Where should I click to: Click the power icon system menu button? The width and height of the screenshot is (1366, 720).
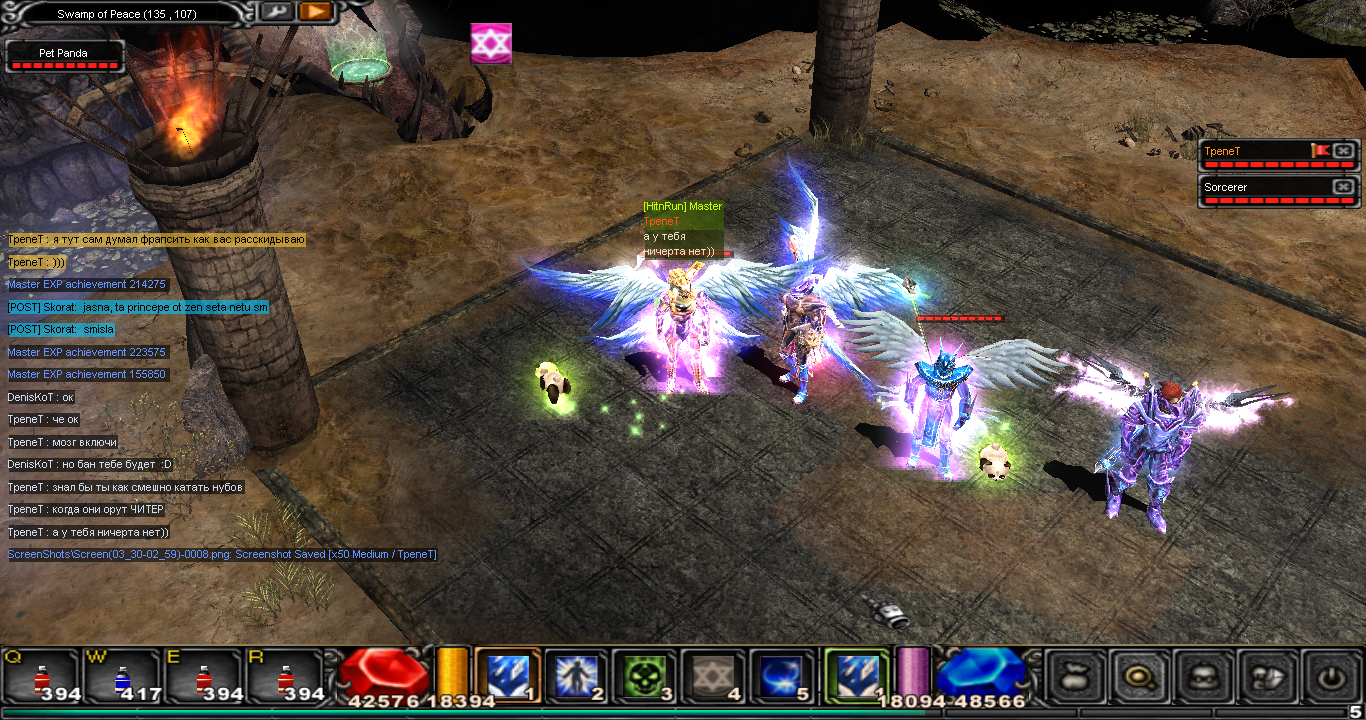click(1330, 677)
